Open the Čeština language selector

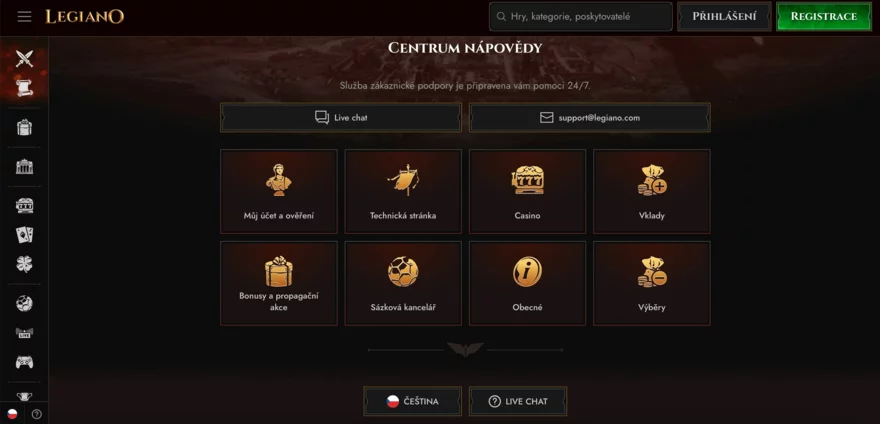pyautogui.click(x=413, y=401)
